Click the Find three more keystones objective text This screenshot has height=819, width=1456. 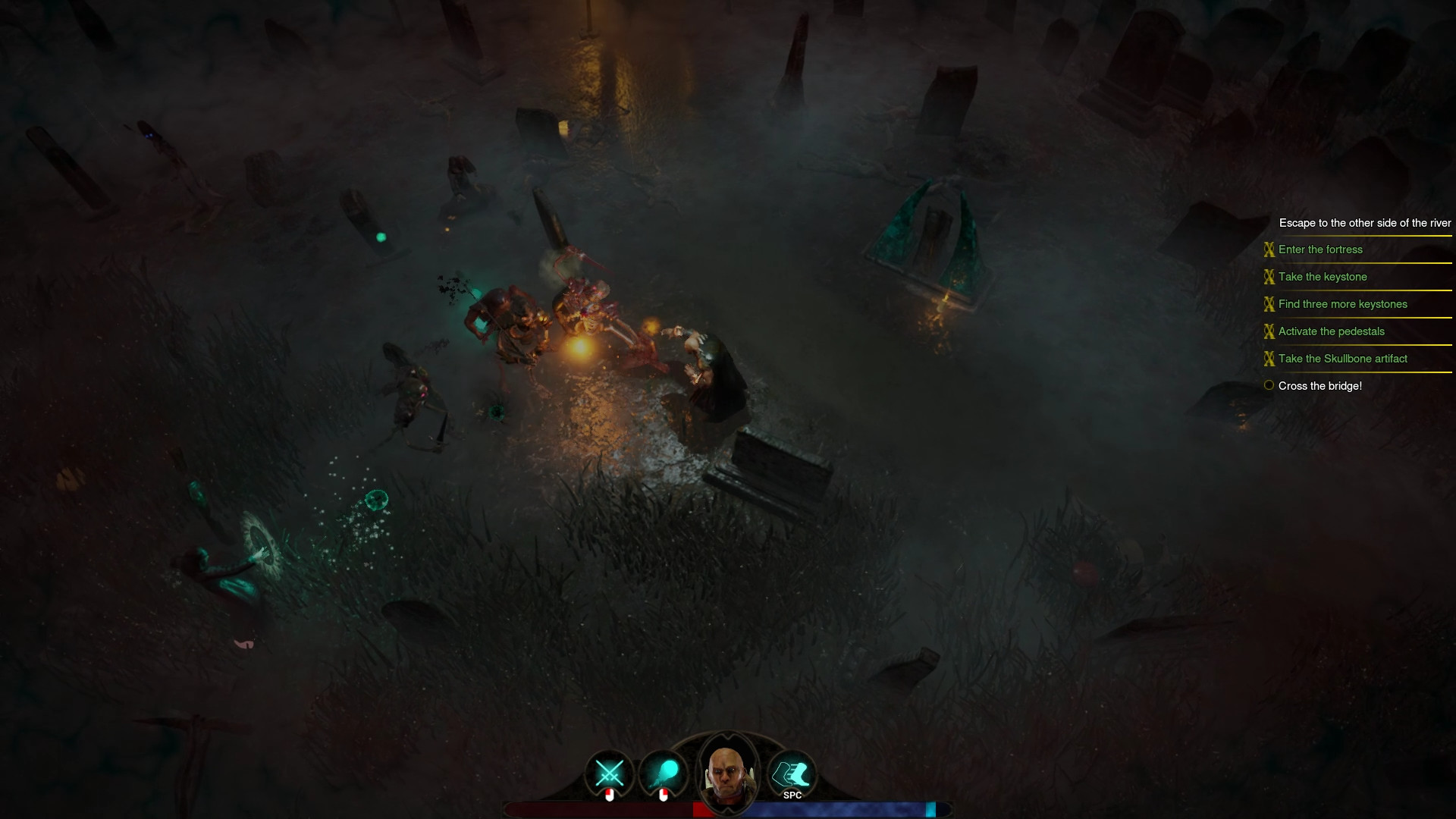[1342, 304]
